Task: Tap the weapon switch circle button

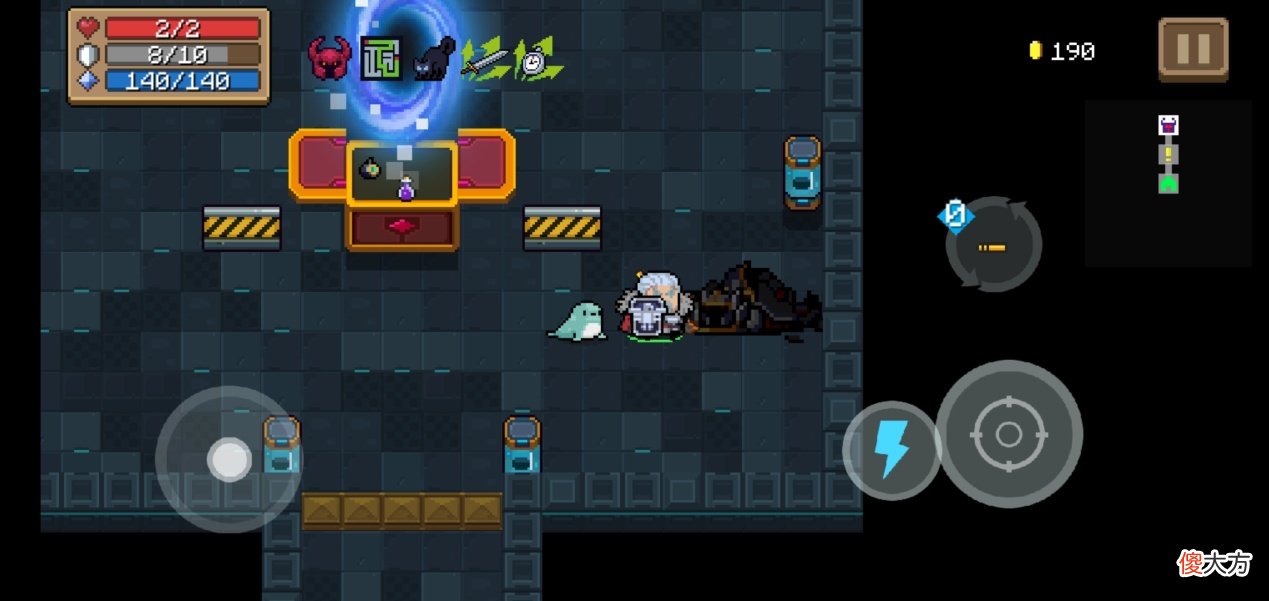Action: [x=994, y=245]
